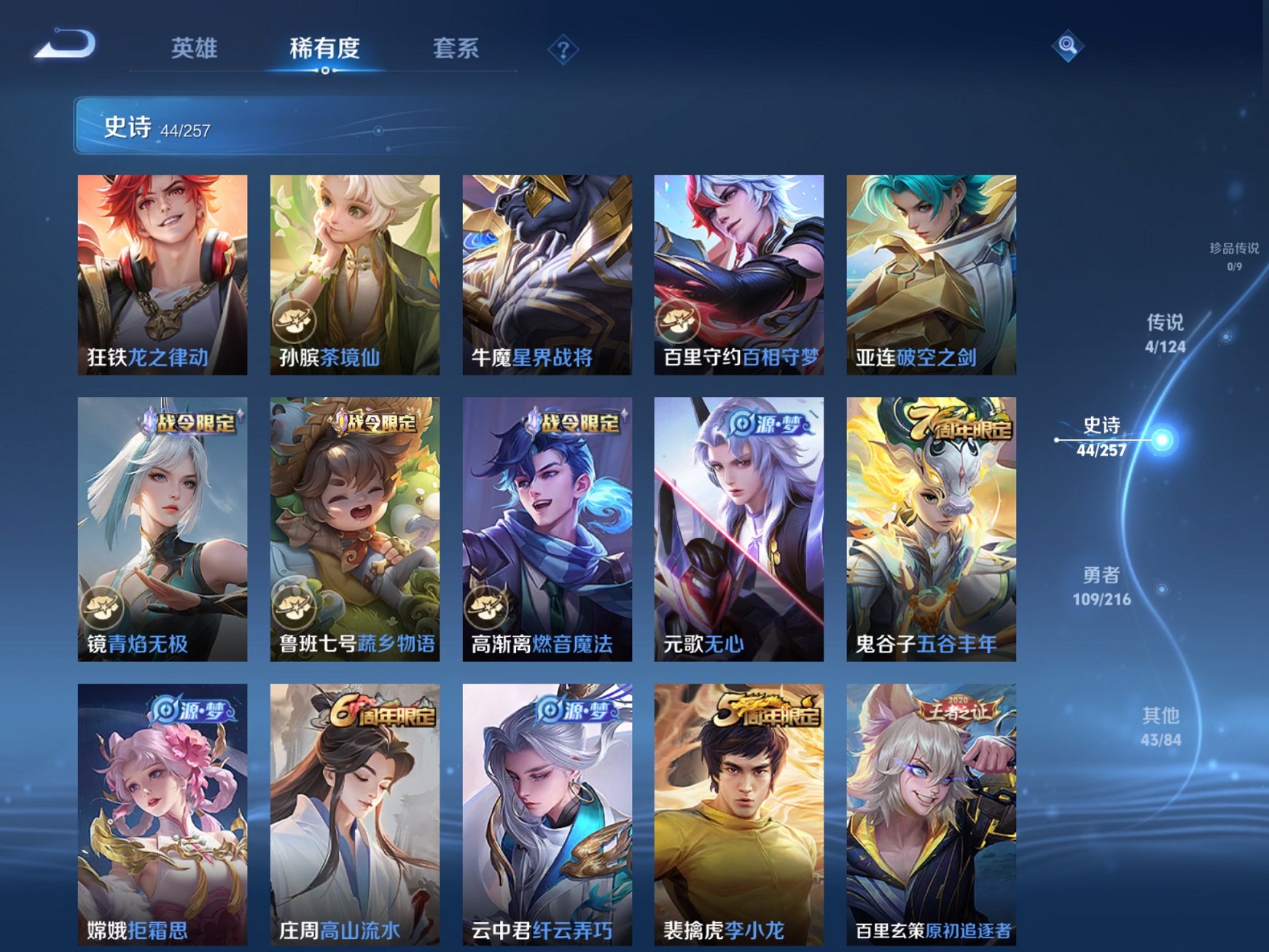This screenshot has width=1269, height=952.
Task: Click the fragment badge on 孙膑茶境仙 skin
Action: 295,321
